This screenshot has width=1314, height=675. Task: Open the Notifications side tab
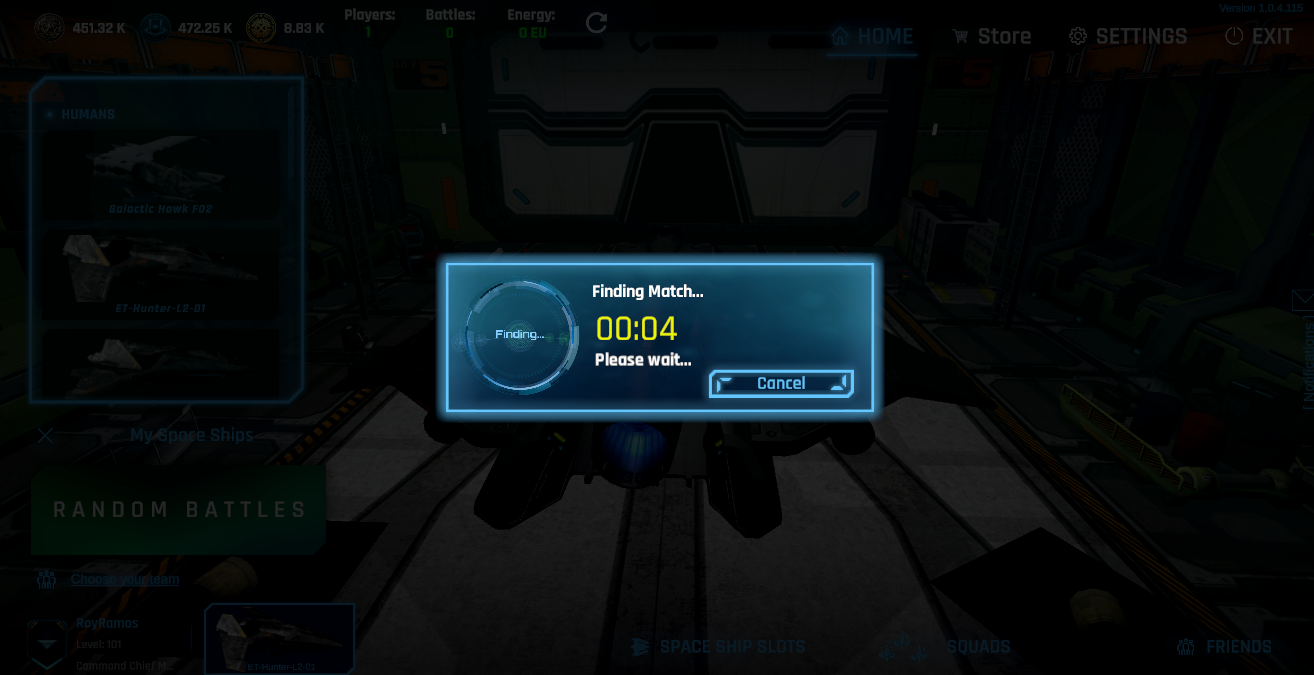tap(1306, 350)
